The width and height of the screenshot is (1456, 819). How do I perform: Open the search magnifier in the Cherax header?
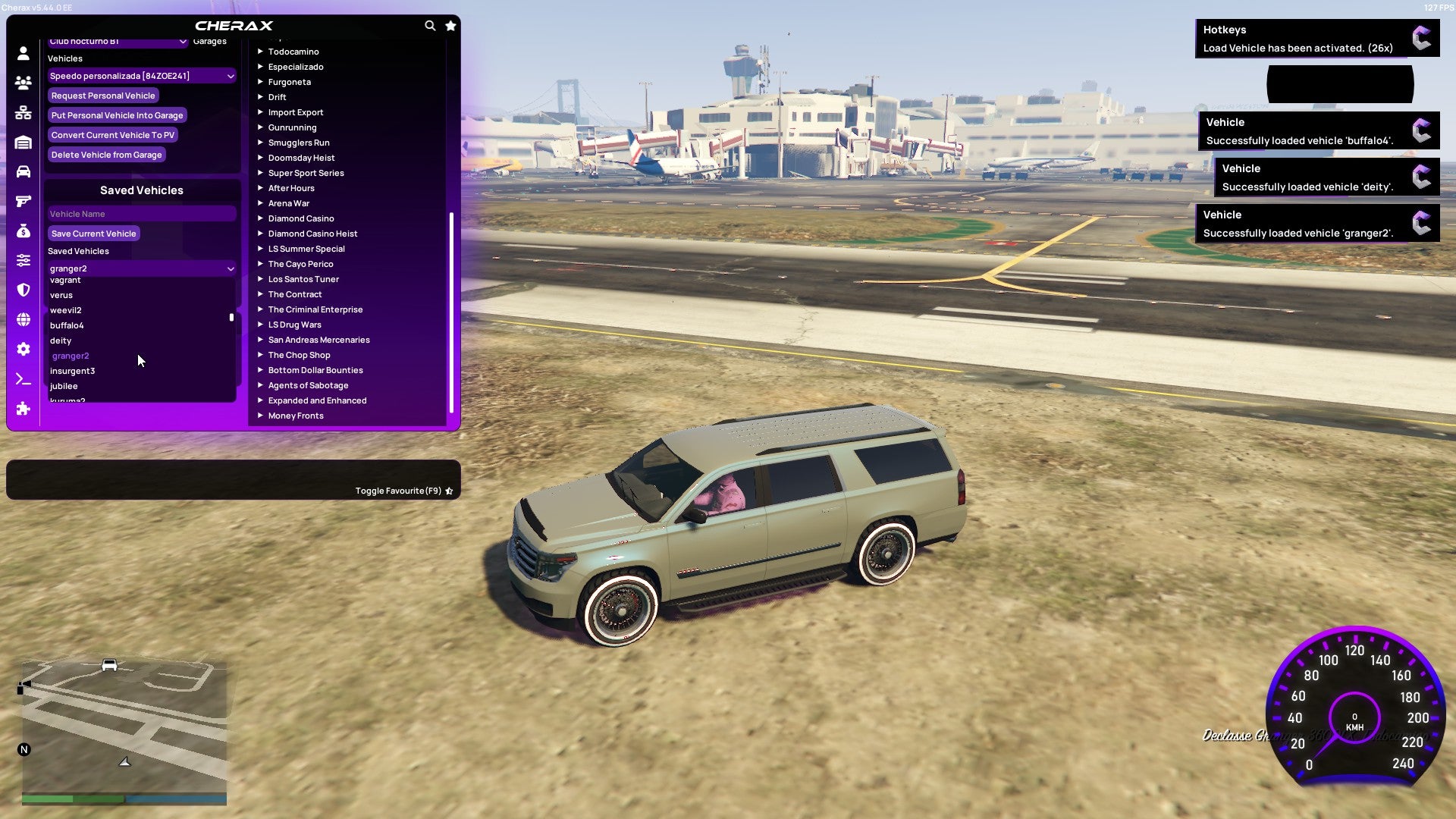point(430,25)
